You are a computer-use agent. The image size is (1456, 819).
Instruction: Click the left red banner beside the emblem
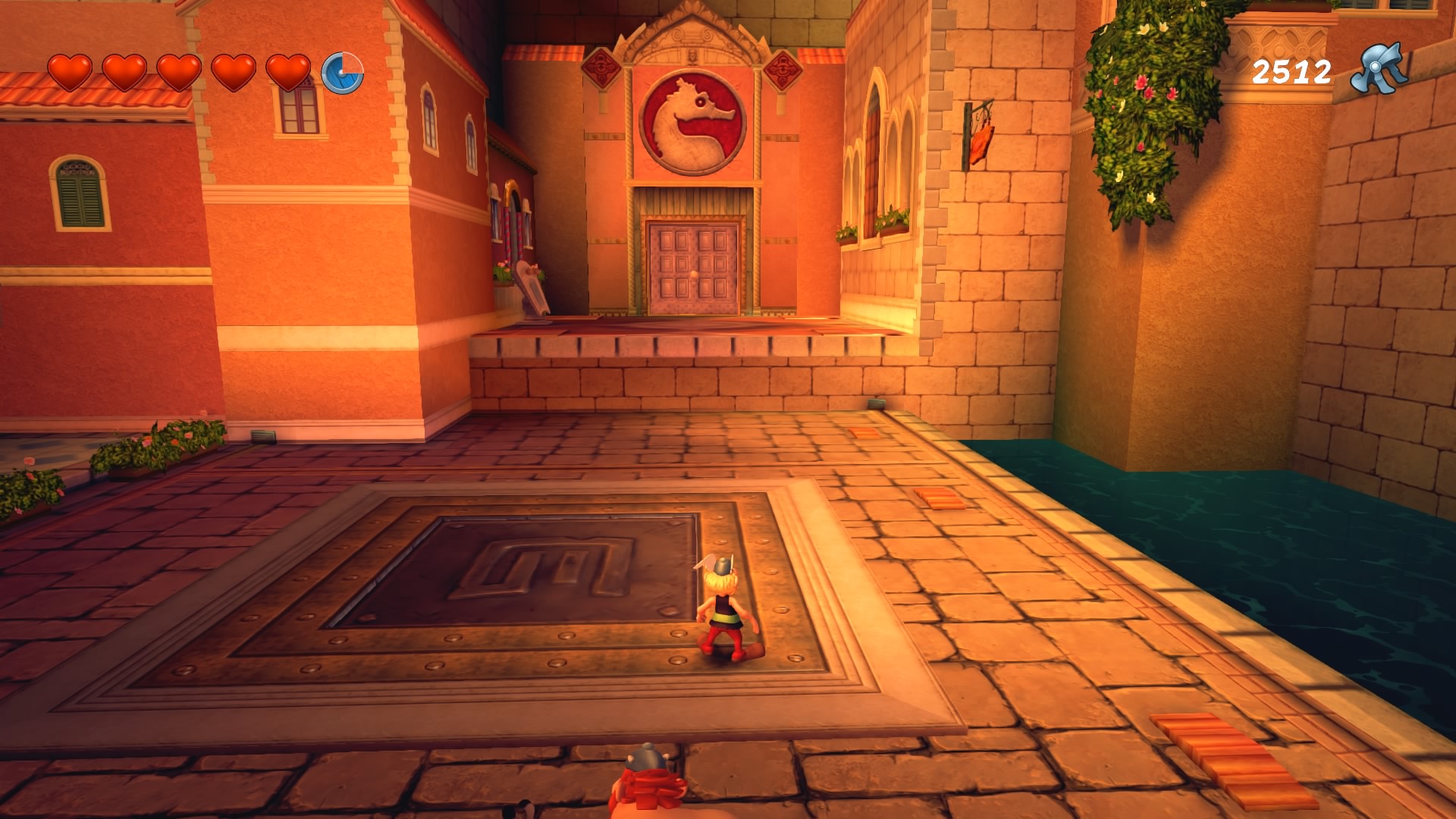pos(601,68)
